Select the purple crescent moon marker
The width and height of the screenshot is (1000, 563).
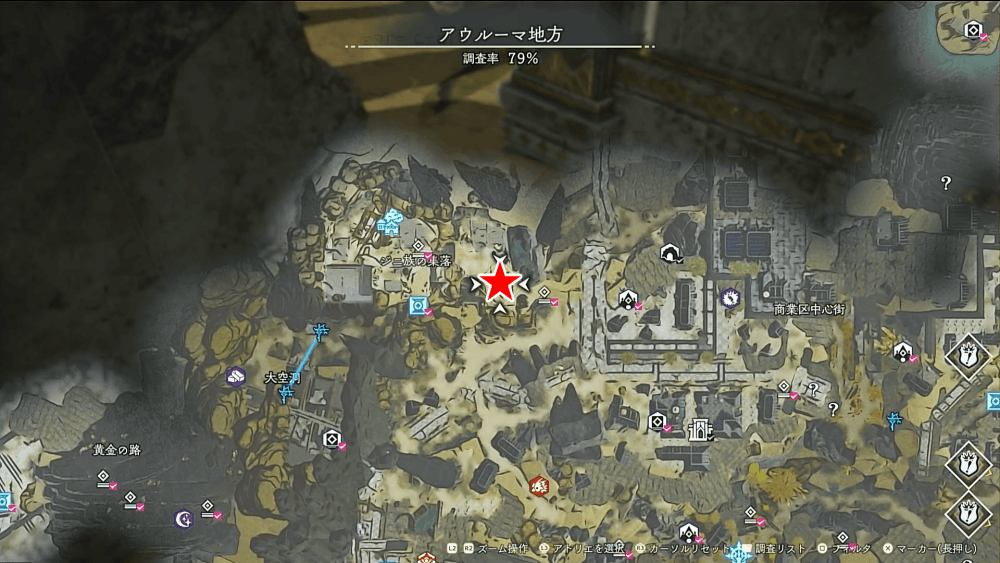click(183, 518)
